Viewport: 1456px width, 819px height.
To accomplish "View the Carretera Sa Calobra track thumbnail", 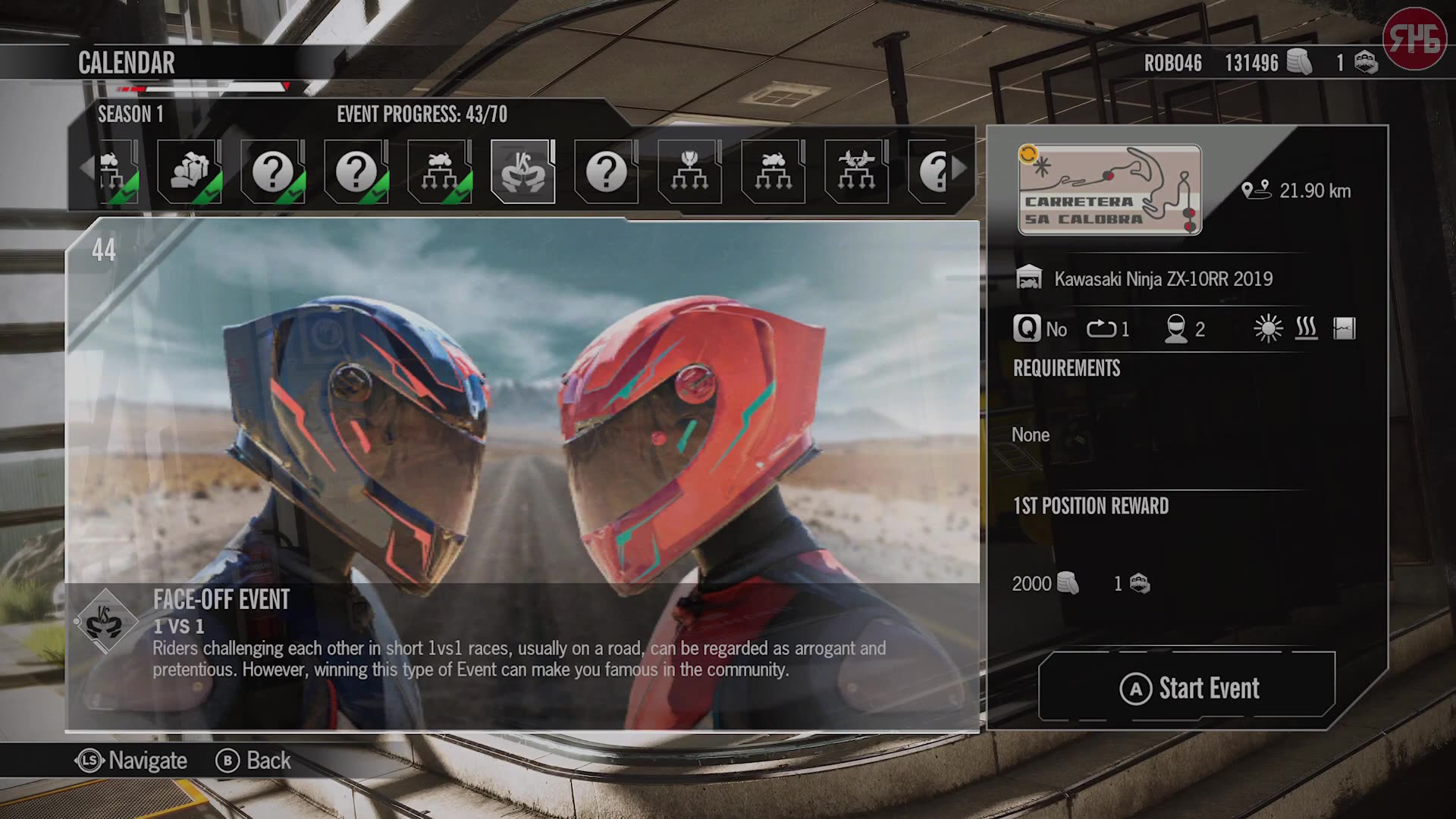I will (1109, 190).
